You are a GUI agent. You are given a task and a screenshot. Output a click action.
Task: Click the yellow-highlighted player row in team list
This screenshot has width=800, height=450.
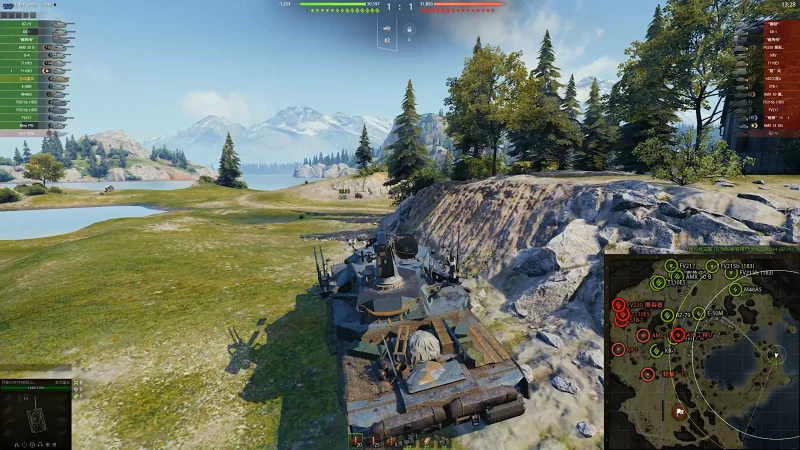pyautogui.click(x=30, y=79)
